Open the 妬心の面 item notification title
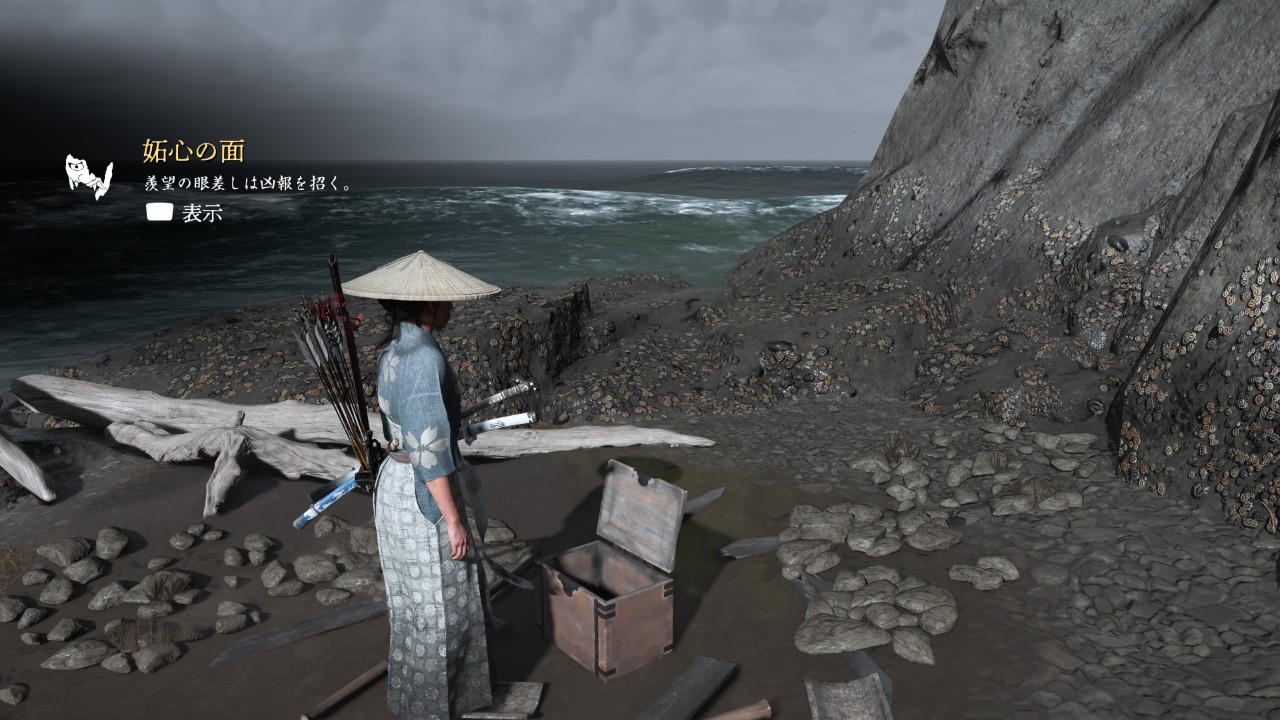Viewport: 1280px width, 720px height. tap(193, 151)
